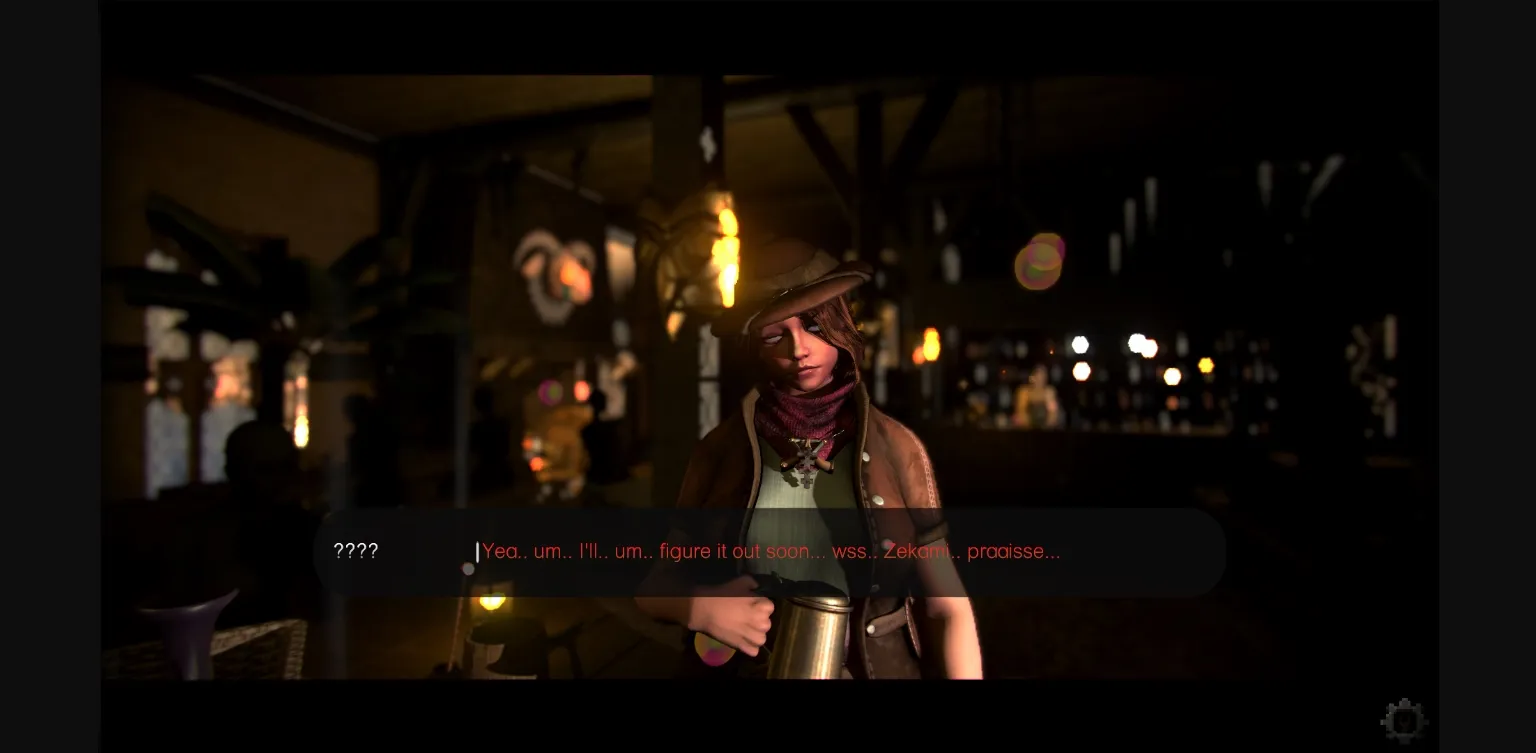This screenshot has width=1536, height=753.
Task: Click the bokeh light orb near the ceiling
Action: click(x=1040, y=262)
